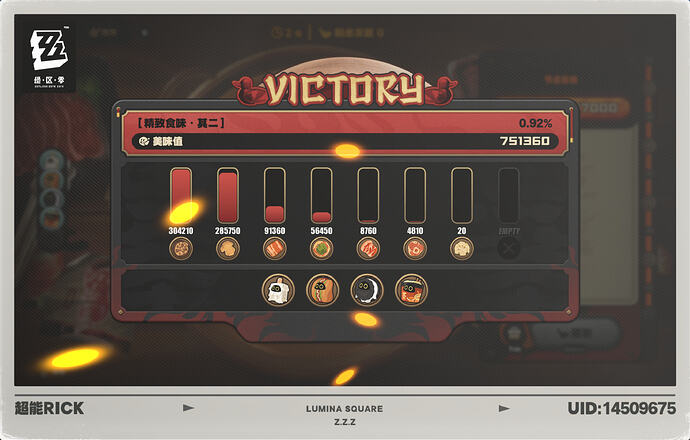The height and width of the screenshot is (440, 690).
Task: Click the white sheet-ghost character portrait
Action: pos(277,290)
